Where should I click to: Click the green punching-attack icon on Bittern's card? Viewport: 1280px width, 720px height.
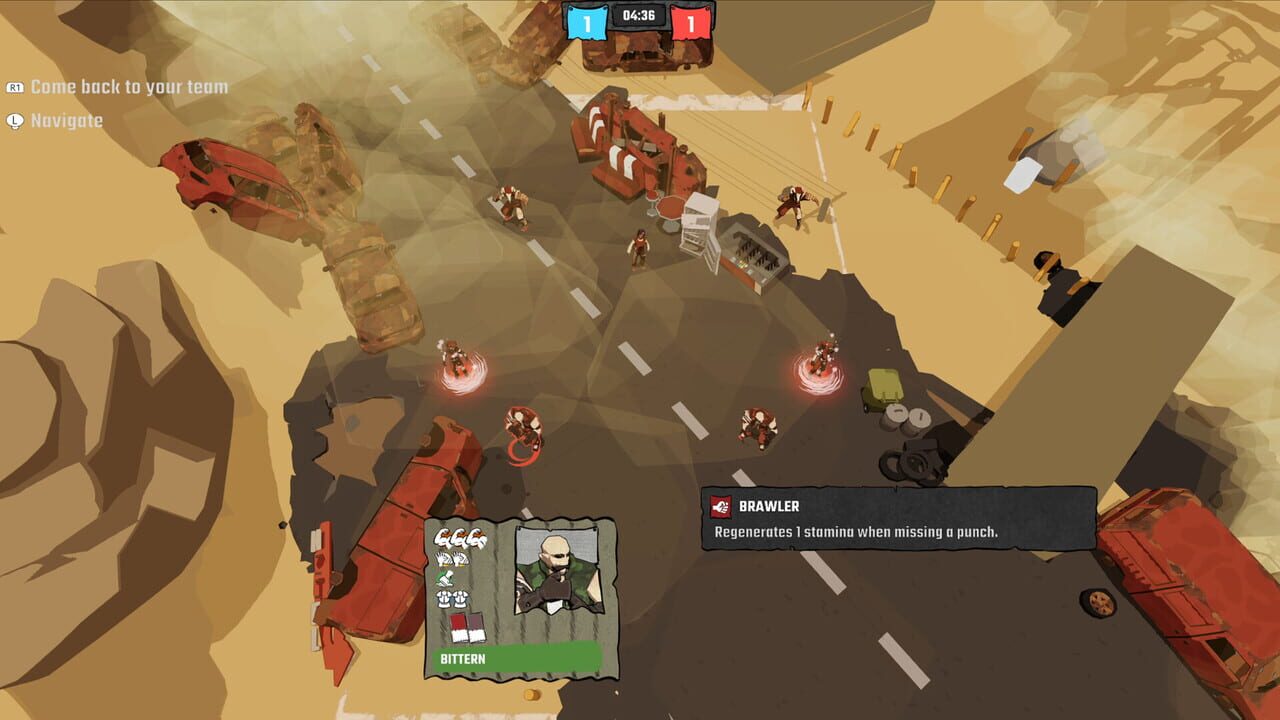coord(446,578)
